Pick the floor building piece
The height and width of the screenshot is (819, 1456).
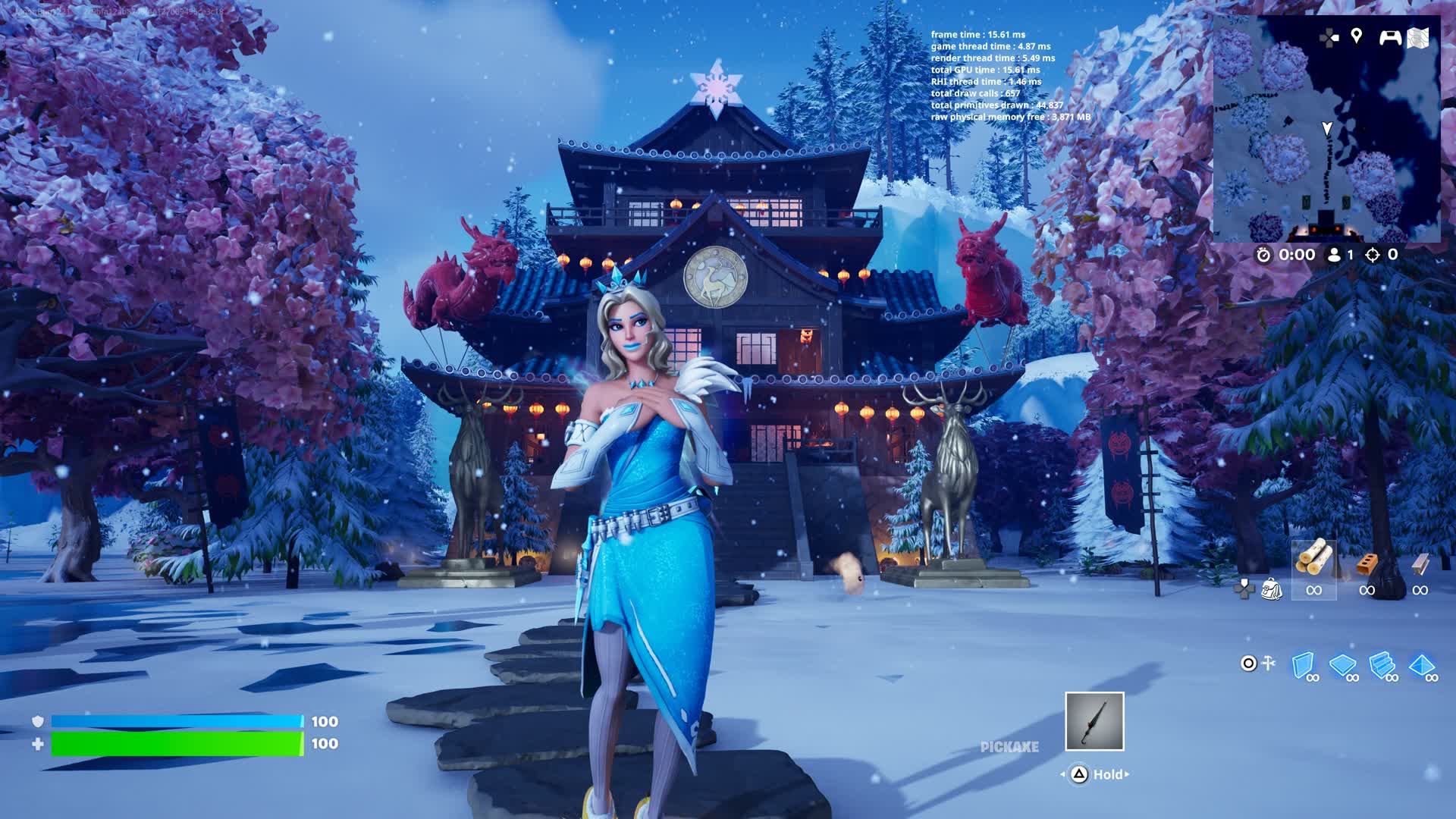click(1343, 665)
